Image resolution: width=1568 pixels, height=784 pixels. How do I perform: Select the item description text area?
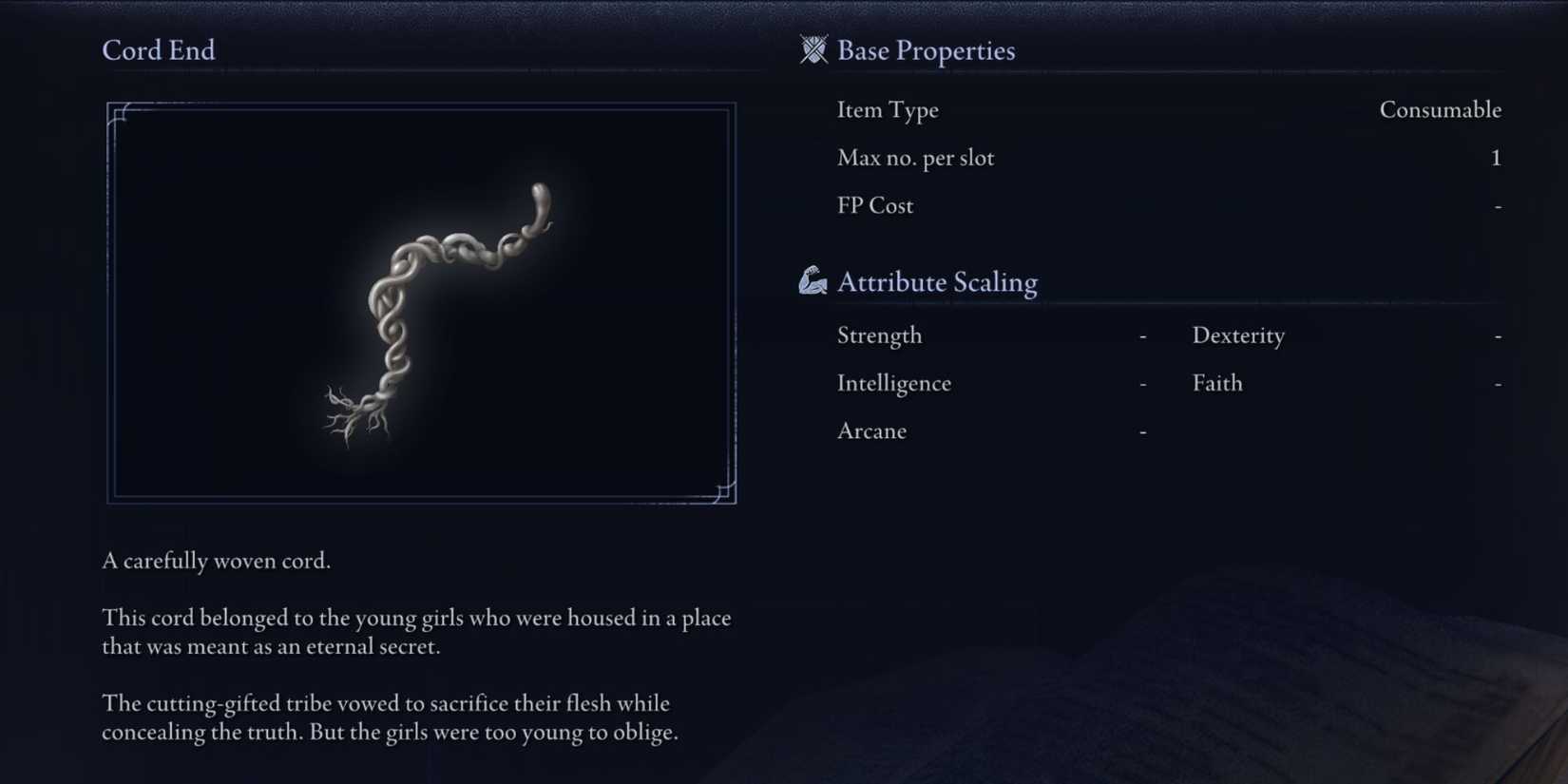pos(416,646)
